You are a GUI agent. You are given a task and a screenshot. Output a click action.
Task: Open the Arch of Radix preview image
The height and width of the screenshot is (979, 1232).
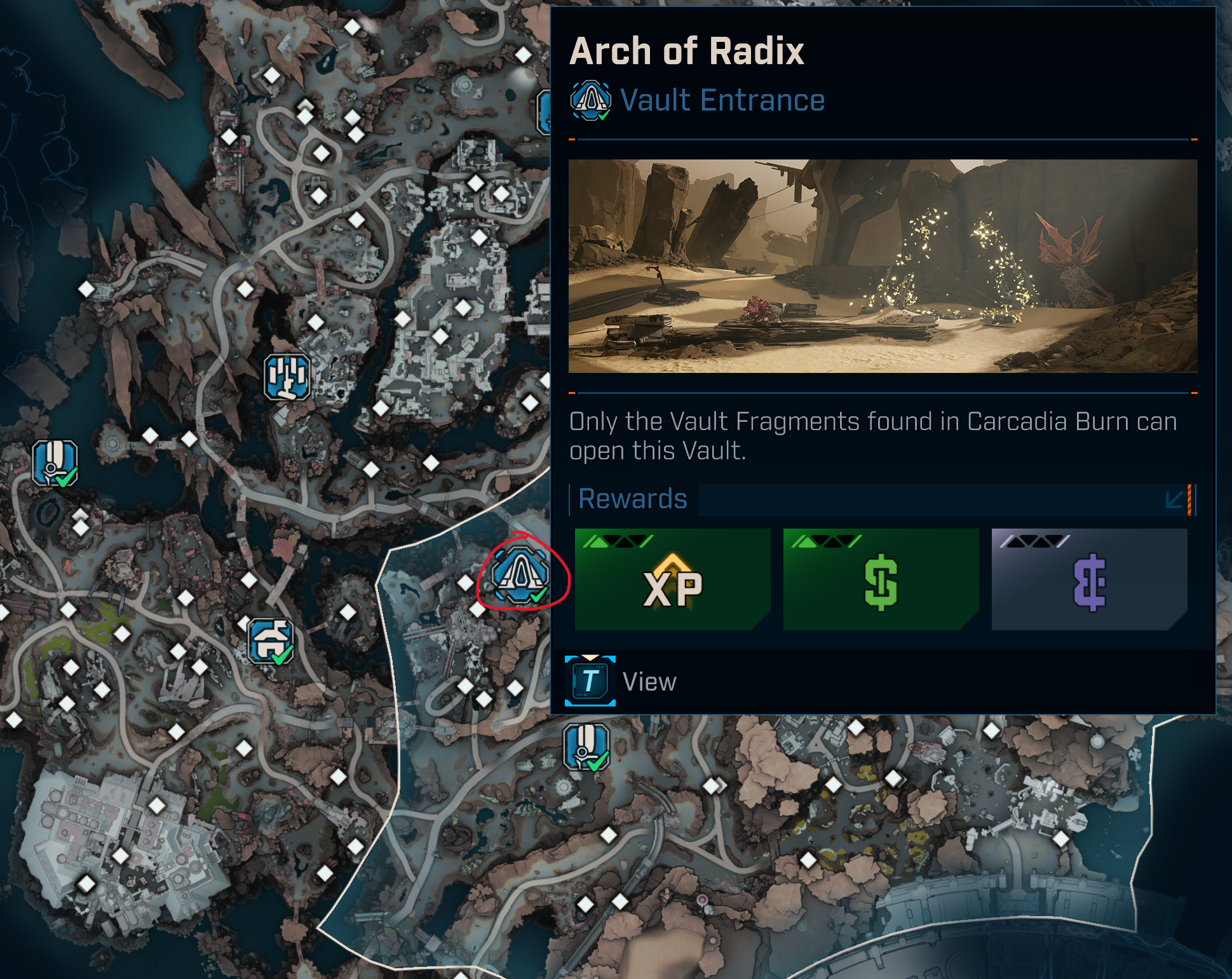(883, 266)
